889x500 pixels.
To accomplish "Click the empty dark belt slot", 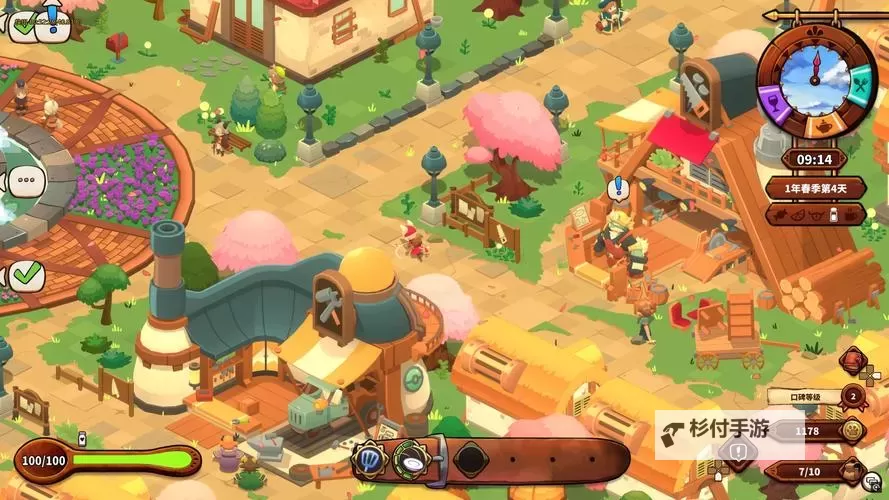I will coord(470,461).
